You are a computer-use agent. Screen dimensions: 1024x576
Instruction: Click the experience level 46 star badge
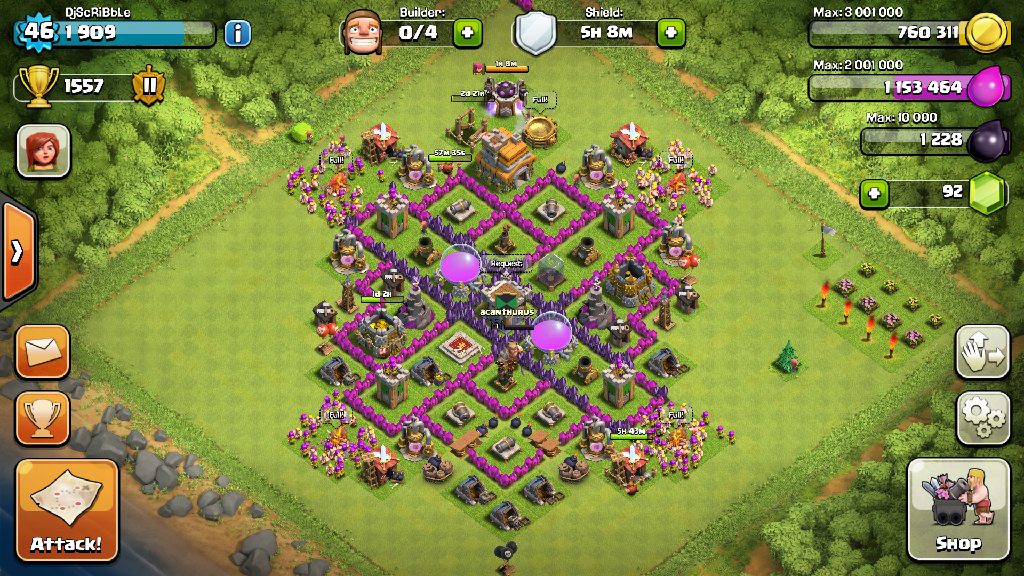(x=39, y=31)
